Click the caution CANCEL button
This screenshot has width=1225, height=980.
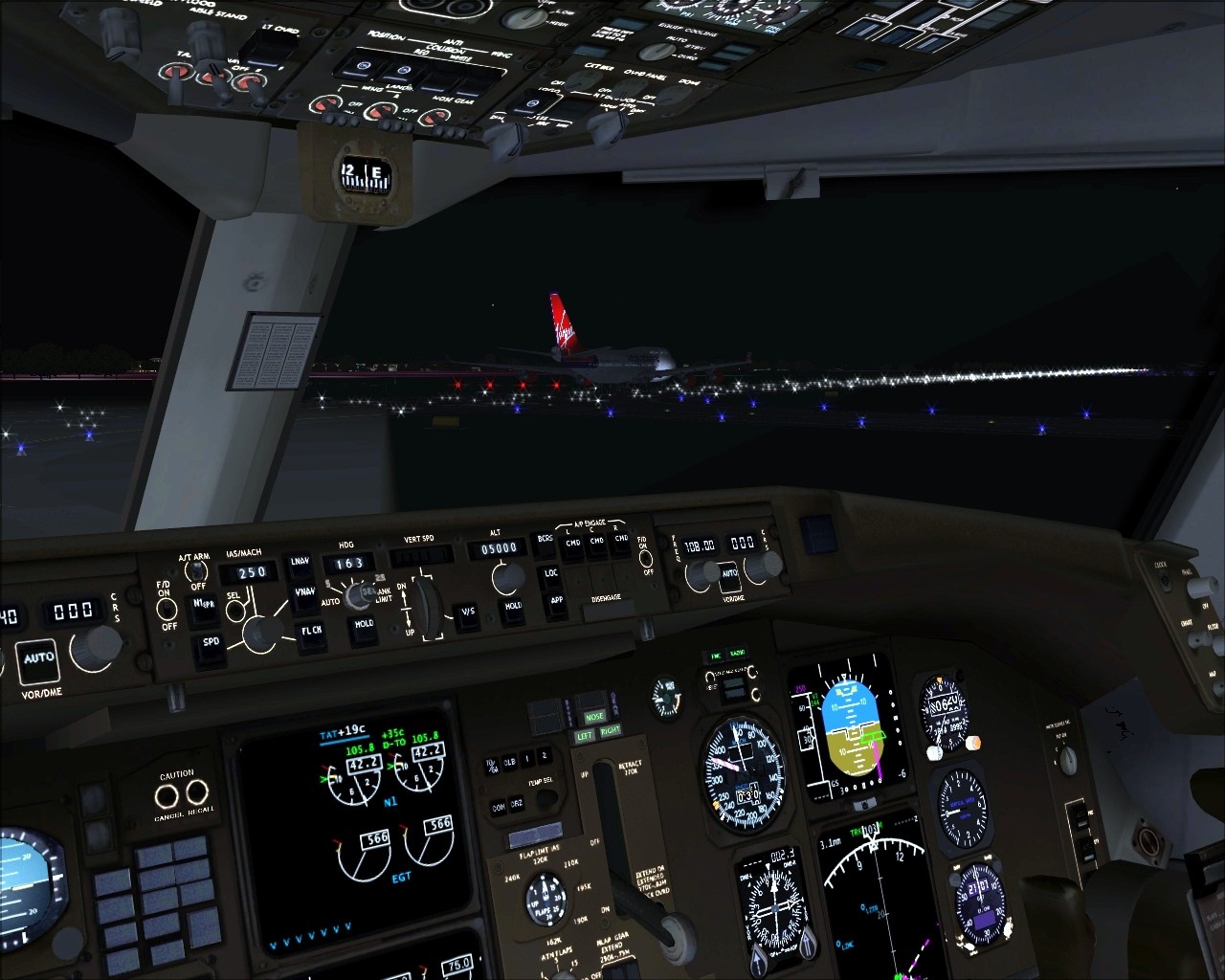167,794
